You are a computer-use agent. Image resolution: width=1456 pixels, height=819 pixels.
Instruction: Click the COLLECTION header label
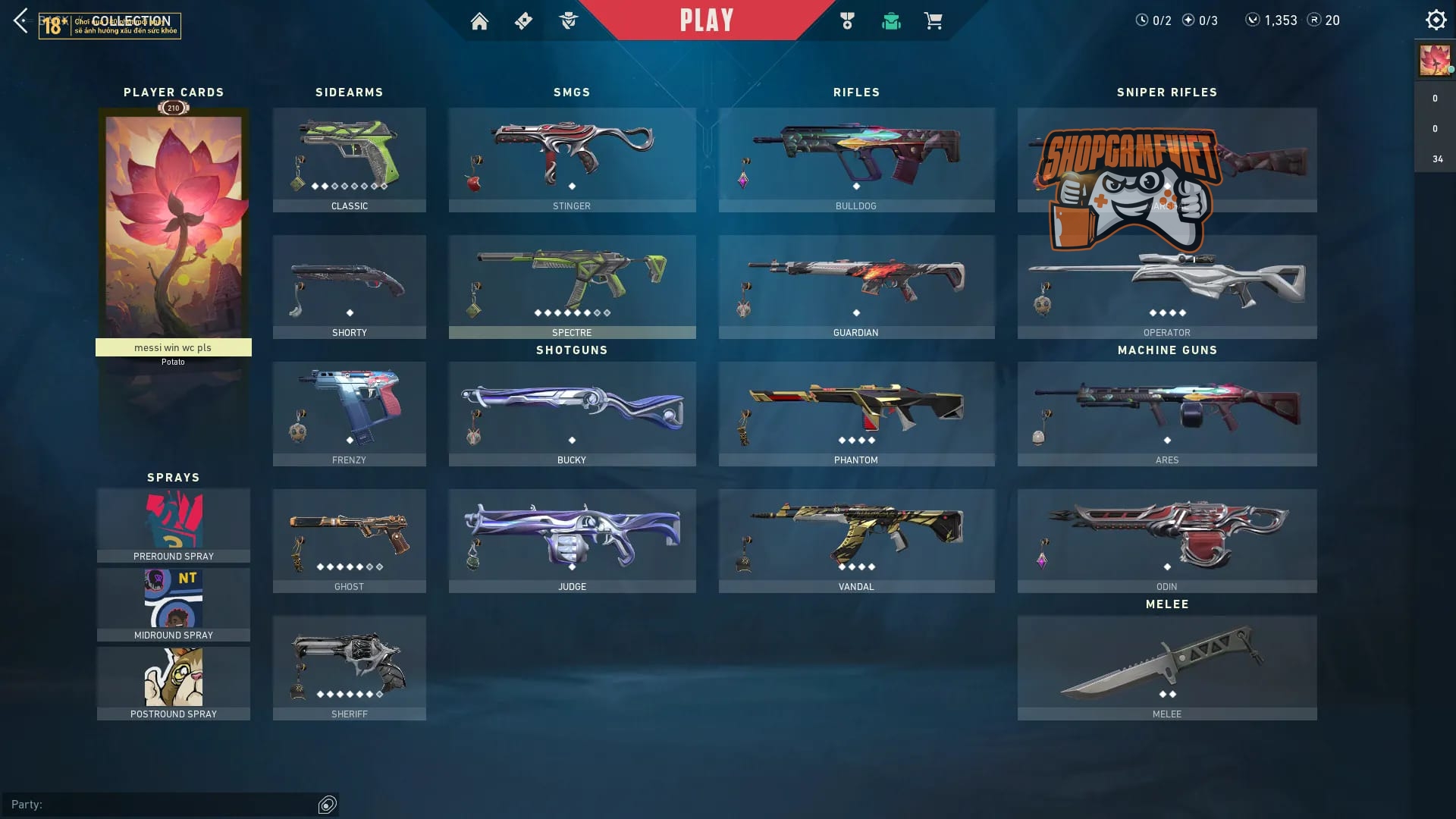point(129,22)
